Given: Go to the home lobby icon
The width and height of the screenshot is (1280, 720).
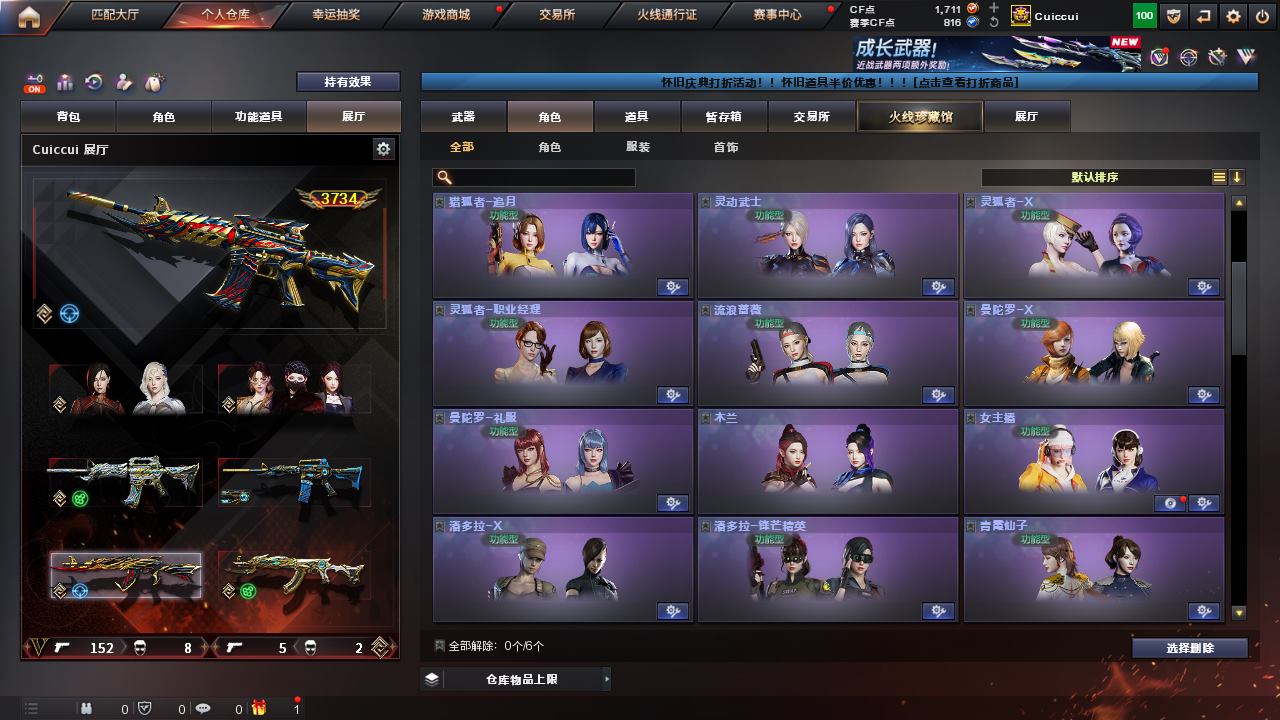Looking at the screenshot, I should coord(29,16).
